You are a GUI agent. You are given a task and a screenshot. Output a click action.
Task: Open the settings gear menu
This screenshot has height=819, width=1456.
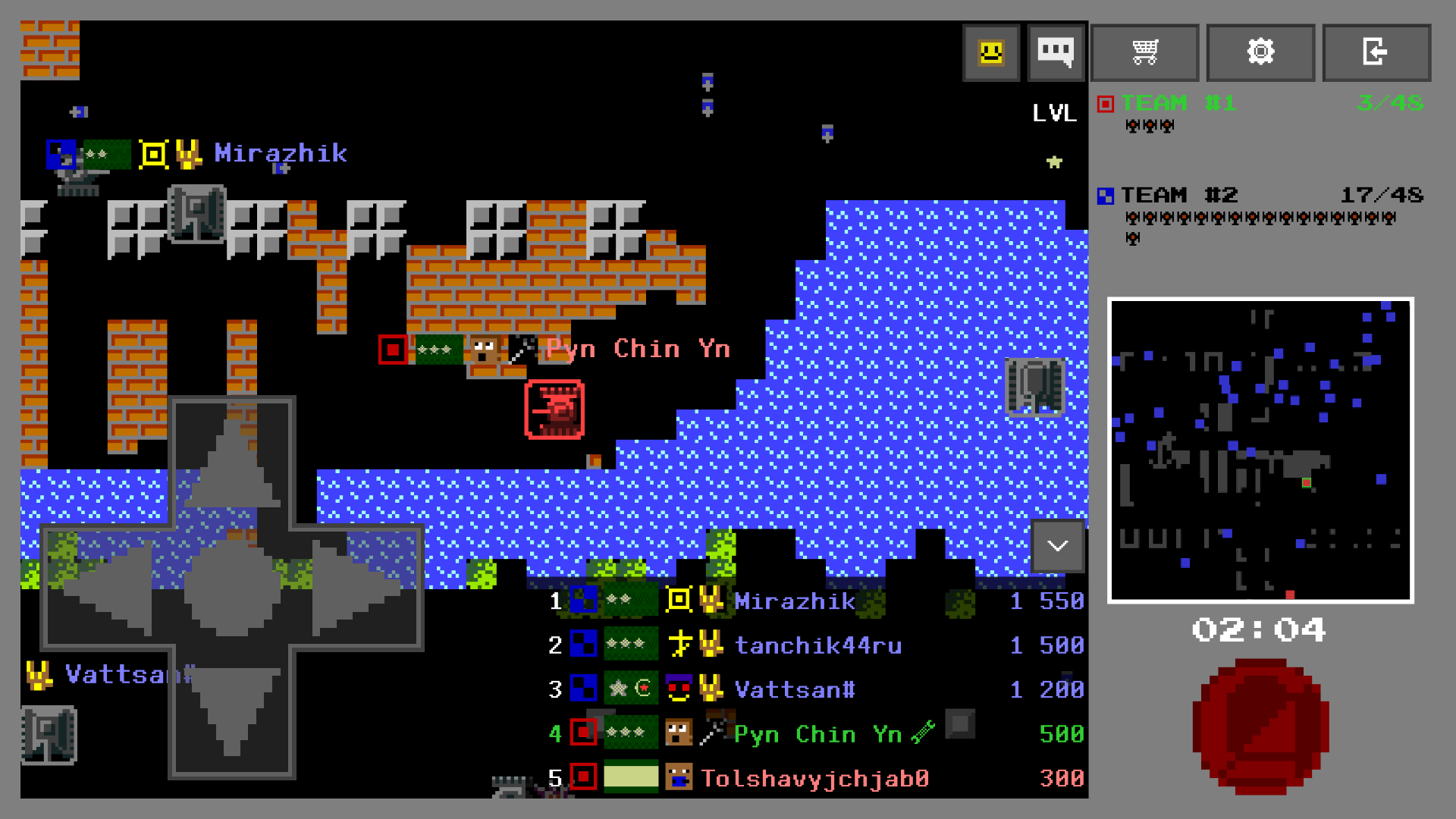pyautogui.click(x=1260, y=52)
